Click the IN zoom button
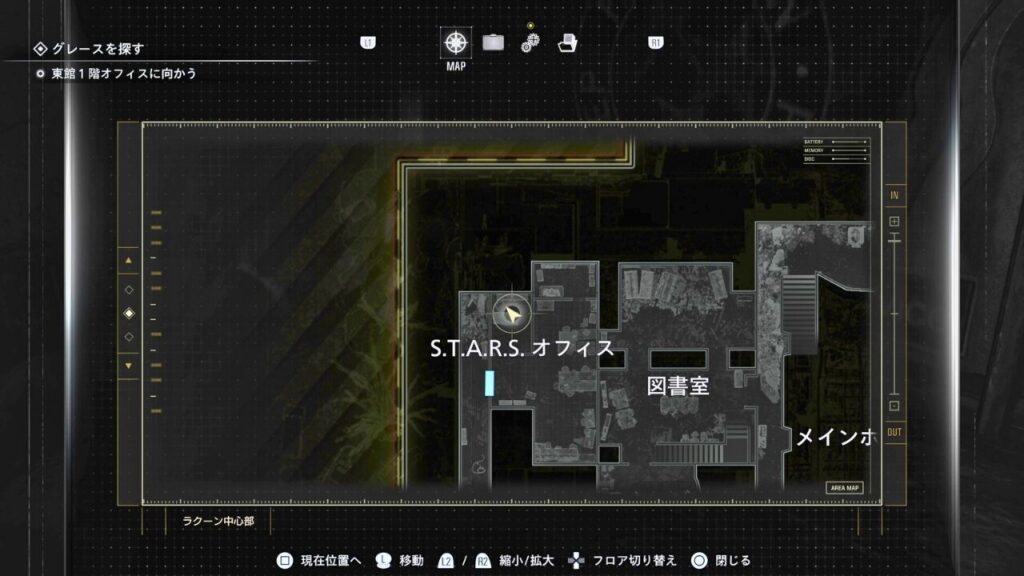Viewport: 1024px width, 576px height. (x=894, y=195)
